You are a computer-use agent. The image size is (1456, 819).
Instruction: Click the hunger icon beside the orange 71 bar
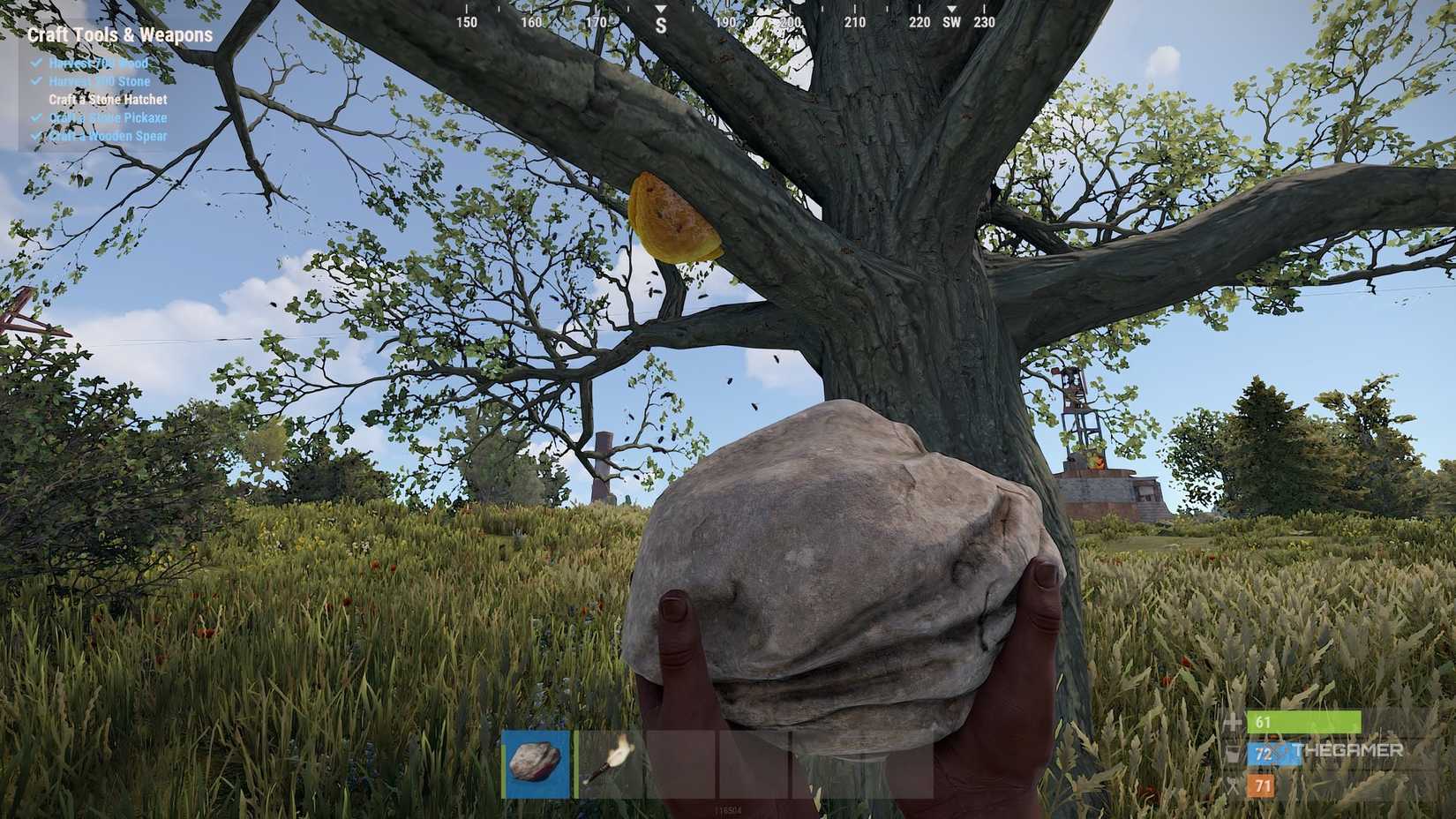[1233, 785]
